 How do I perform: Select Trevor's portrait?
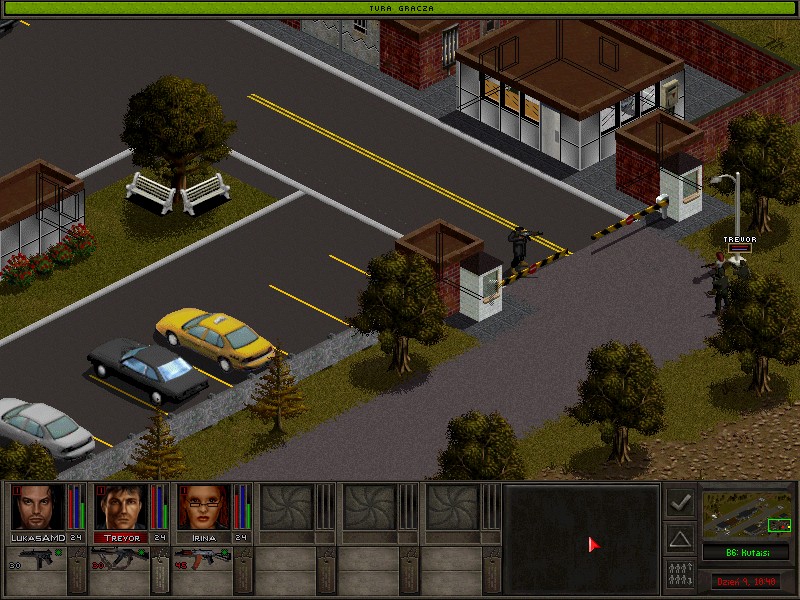(121, 507)
